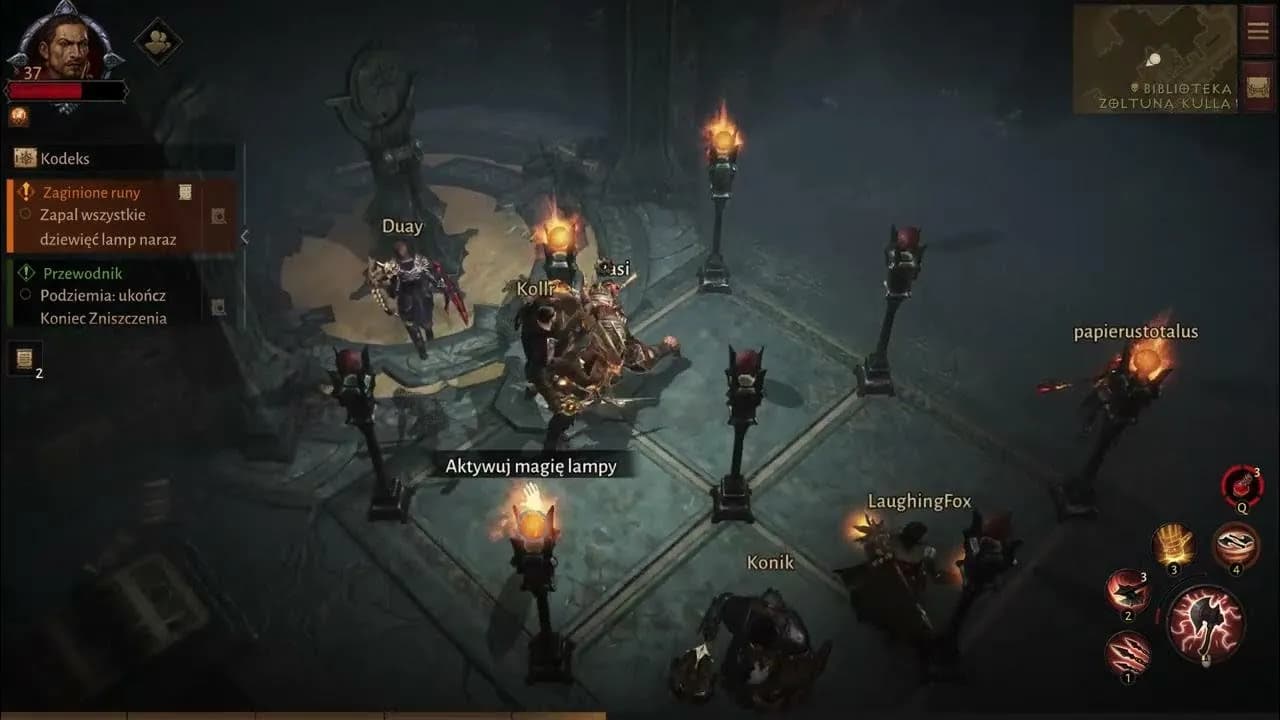Viewport: 1280px width, 720px height.
Task: Toggle tracking for the Przewodnik guide entry
Action: point(218,306)
